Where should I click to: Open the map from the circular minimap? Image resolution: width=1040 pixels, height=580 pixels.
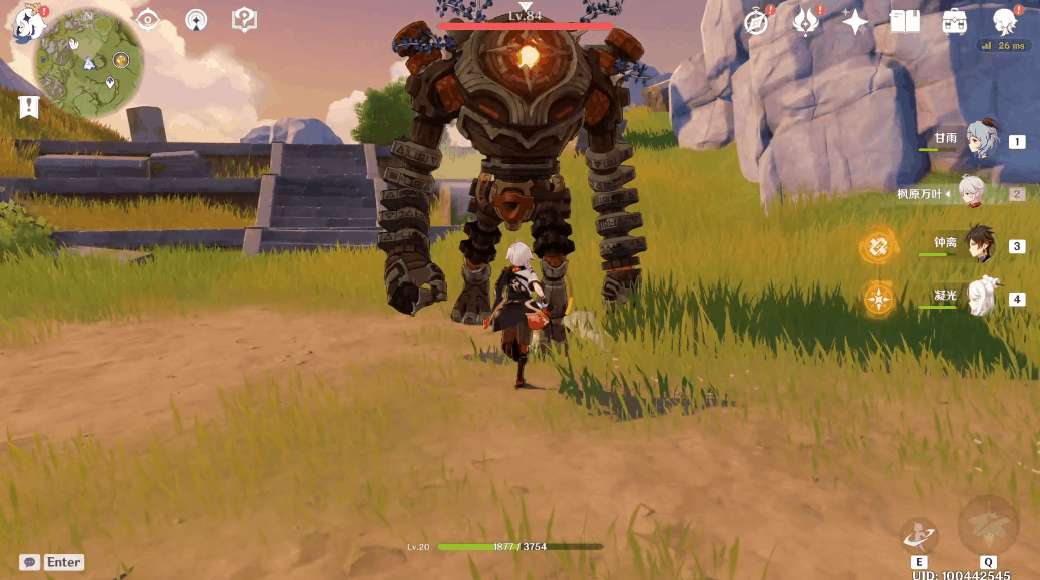tap(88, 62)
